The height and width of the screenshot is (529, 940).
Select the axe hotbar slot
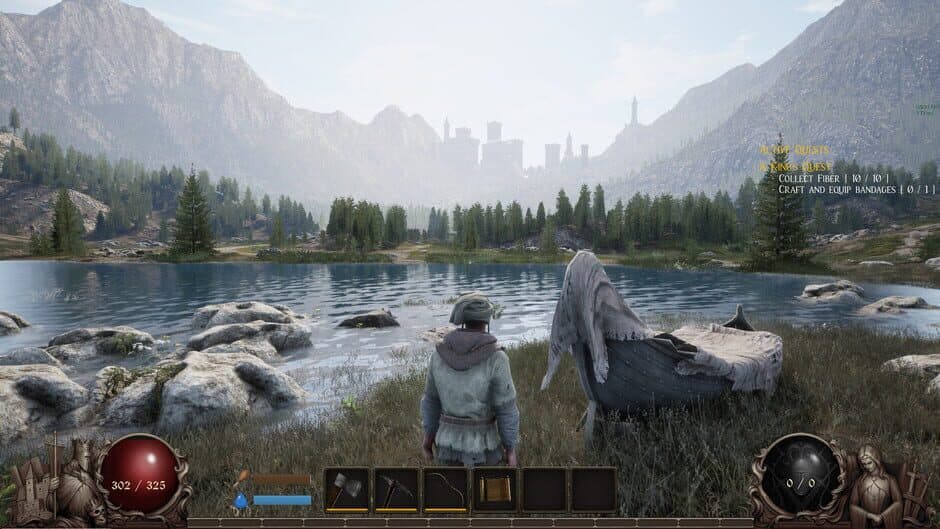pyautogui.click(x=347, y=489)
